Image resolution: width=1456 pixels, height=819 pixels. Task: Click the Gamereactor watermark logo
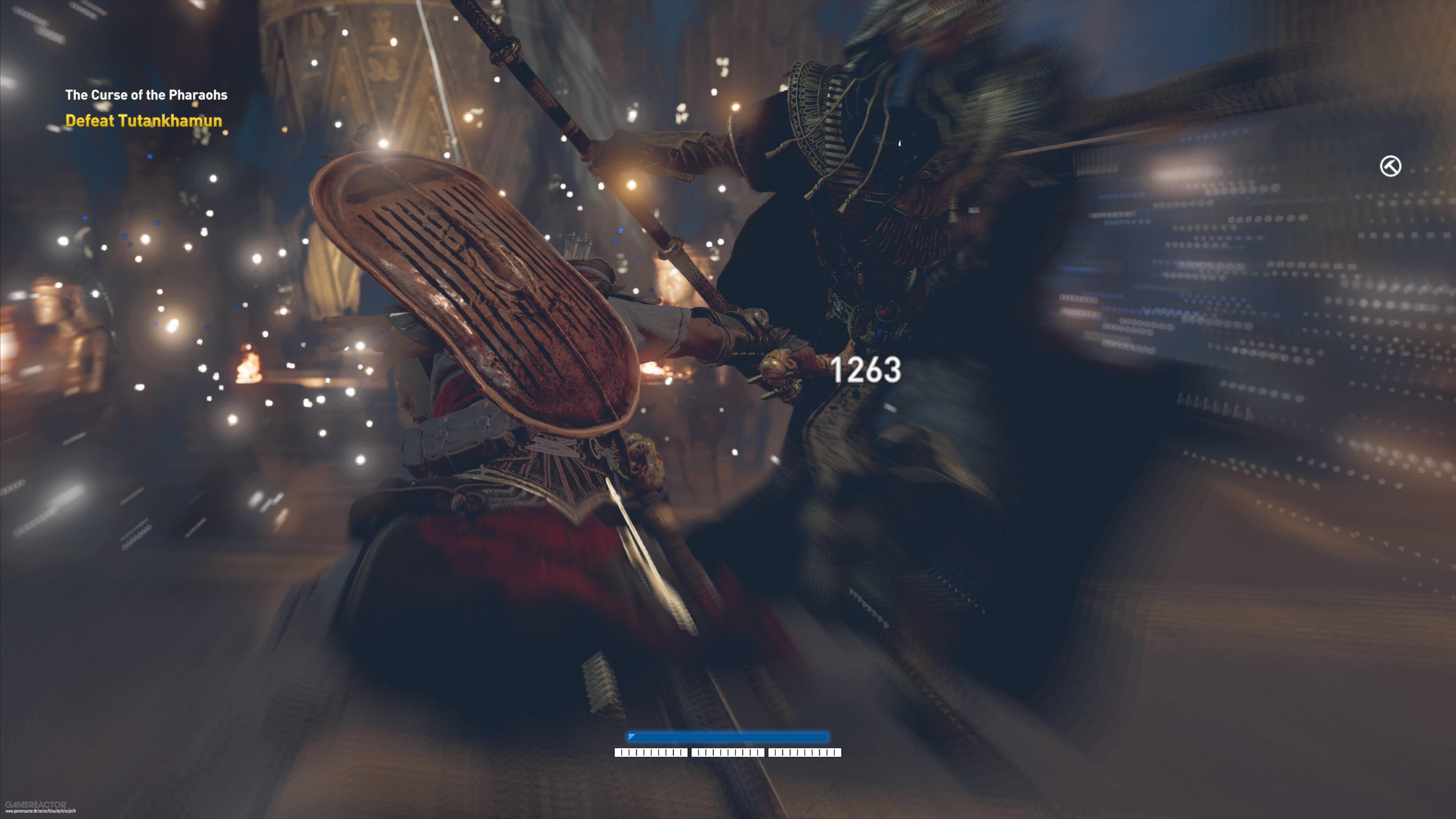pos(36,804)
